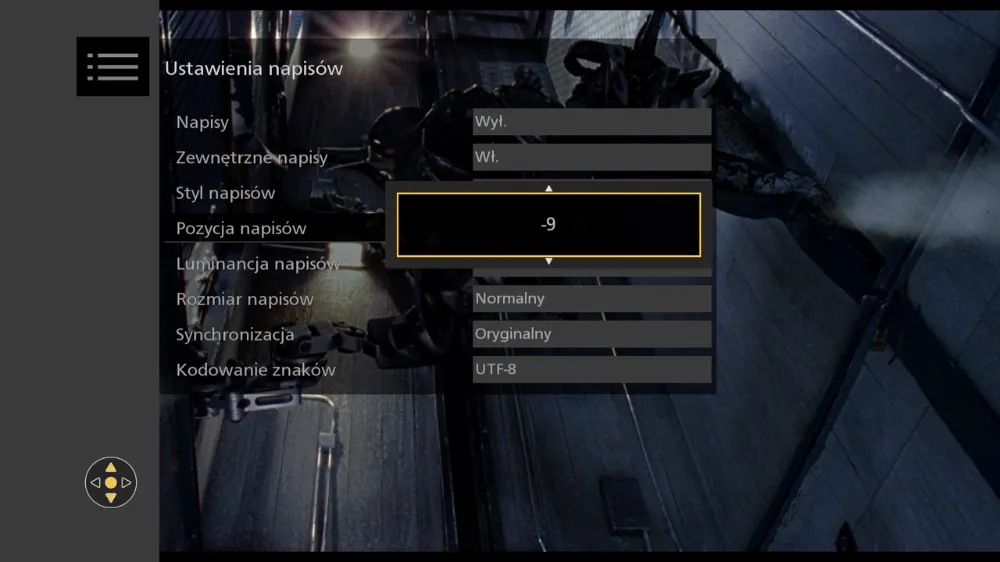The width and height of the screenshot is (1000, 562).
Task: Select Pozycja napisów in the list
Action: [x=241, y=228]
